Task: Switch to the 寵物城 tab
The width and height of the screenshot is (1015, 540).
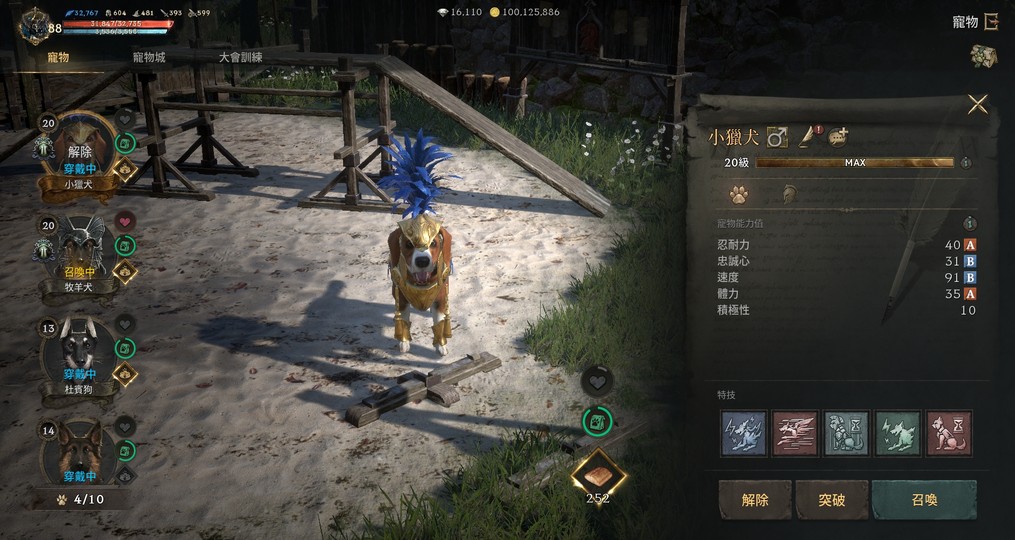Action: click(149, 57)
